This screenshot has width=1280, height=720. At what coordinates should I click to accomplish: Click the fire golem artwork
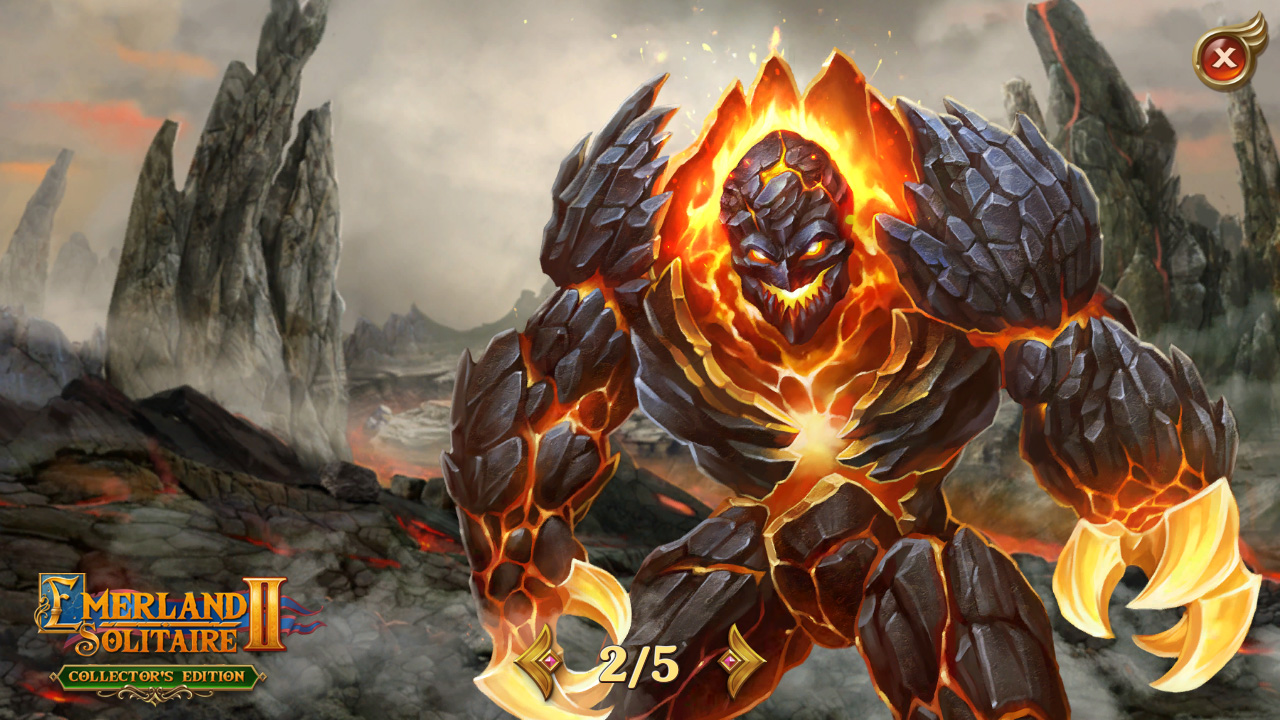point(790,380)
